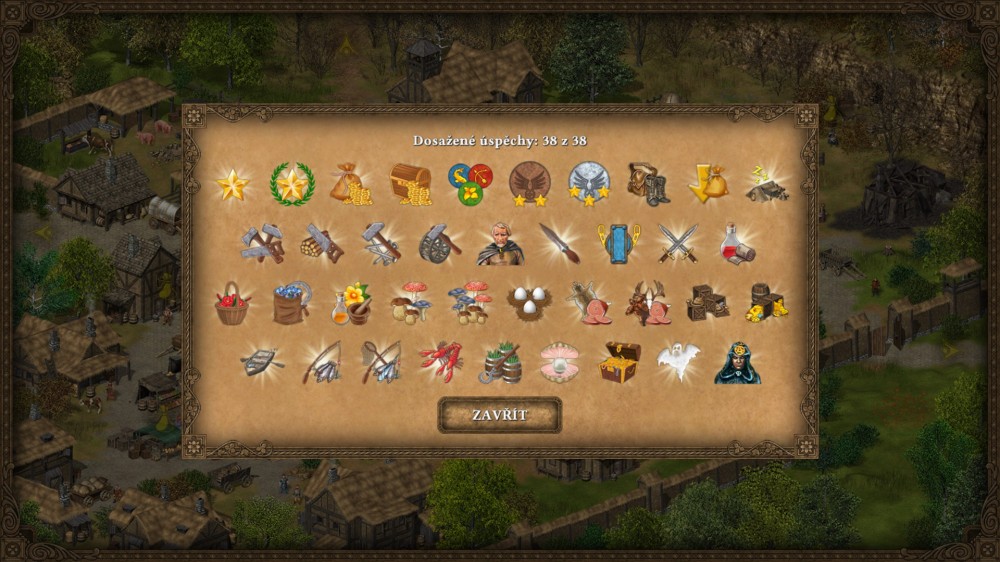The image size is (1000, 562).
Task: Select the white ghost achievement
Action: coord(677,362)
